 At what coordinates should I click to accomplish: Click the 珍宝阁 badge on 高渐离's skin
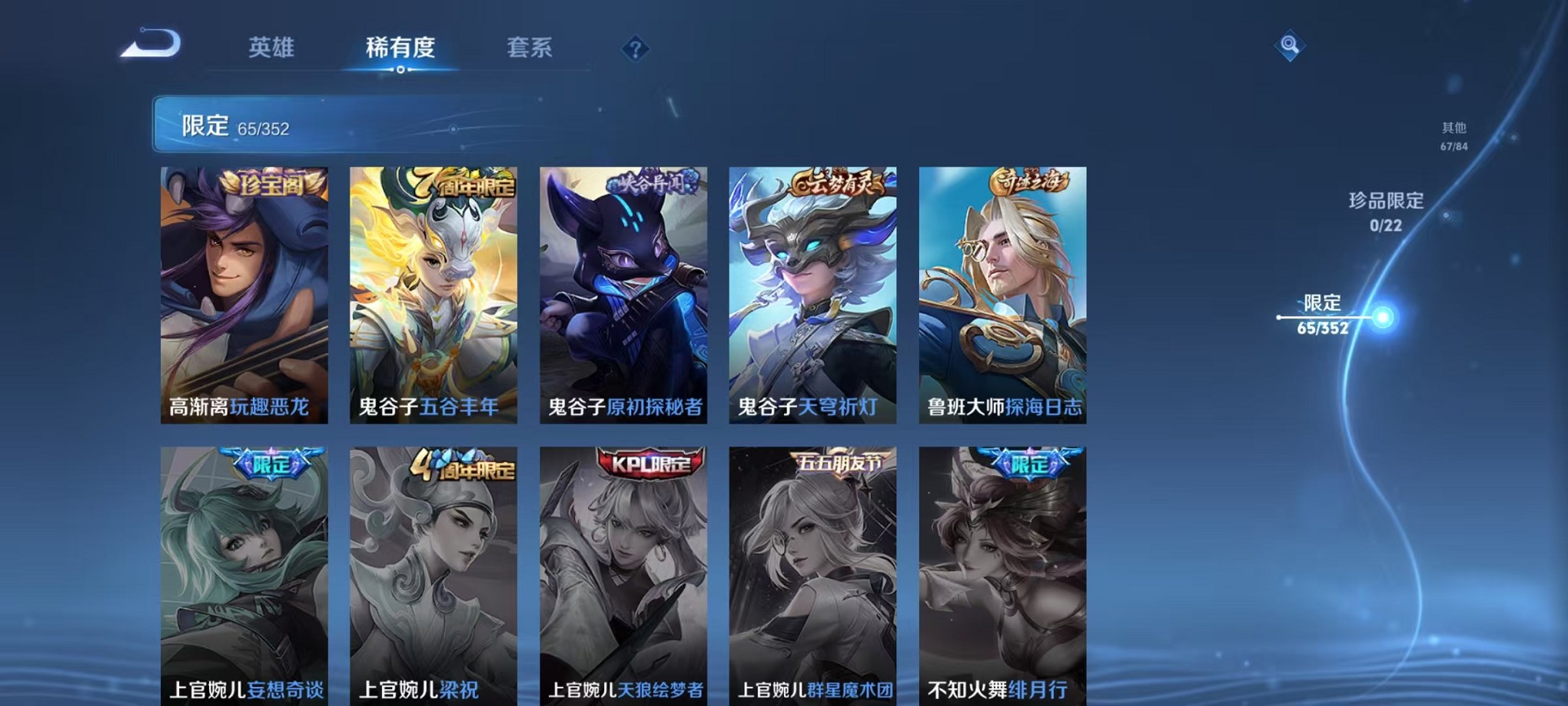coord(270,185)
